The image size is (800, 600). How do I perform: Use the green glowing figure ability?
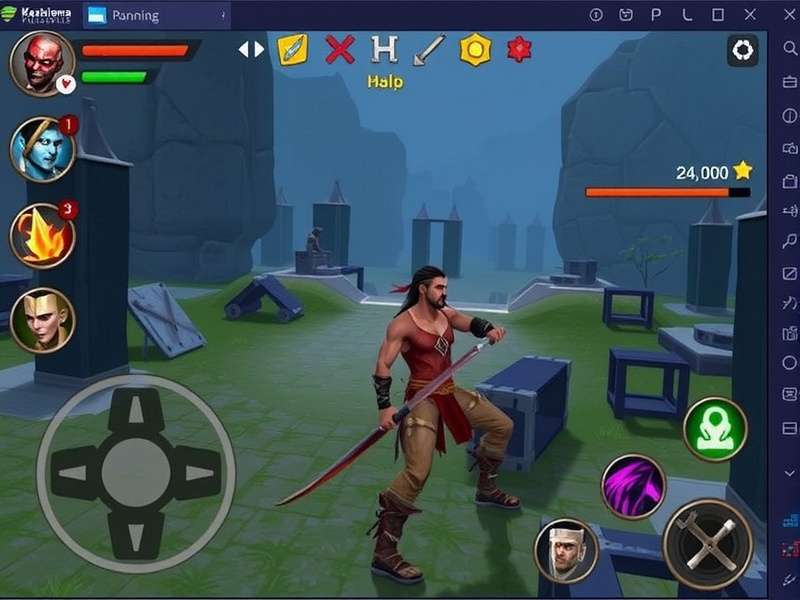point(715,429)
